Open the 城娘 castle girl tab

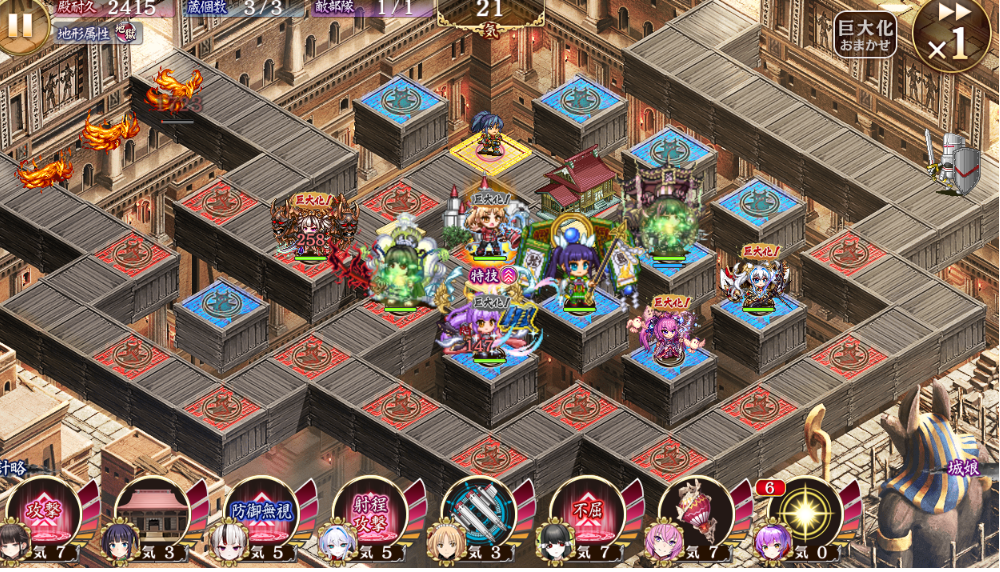tap(962, 467)
